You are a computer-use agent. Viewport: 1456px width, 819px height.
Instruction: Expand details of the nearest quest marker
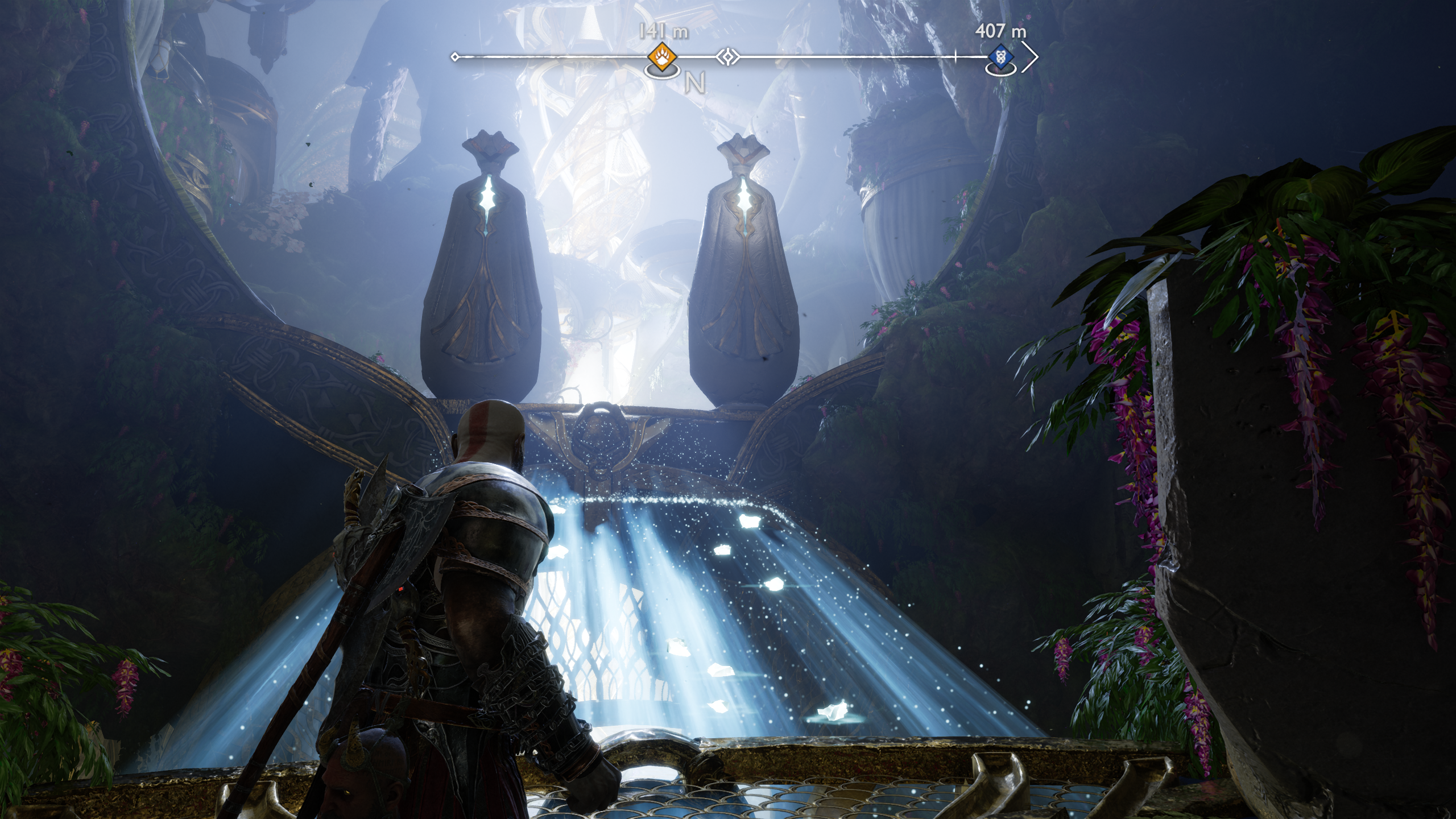click(663, 56)
